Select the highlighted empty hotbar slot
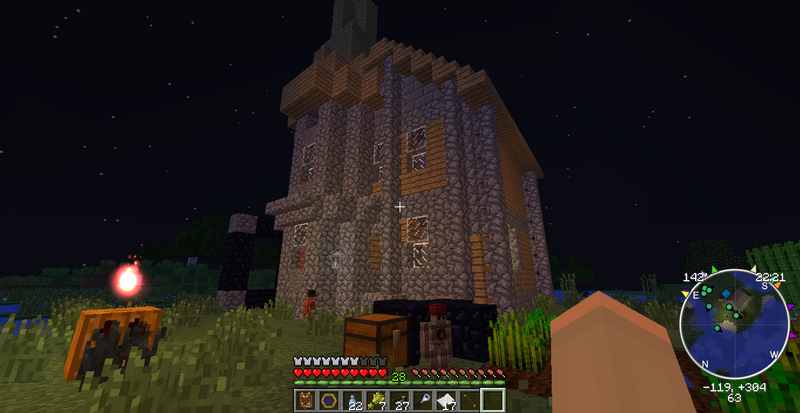The width and height of the screenshot is (800, 413). tap(491, 401)
